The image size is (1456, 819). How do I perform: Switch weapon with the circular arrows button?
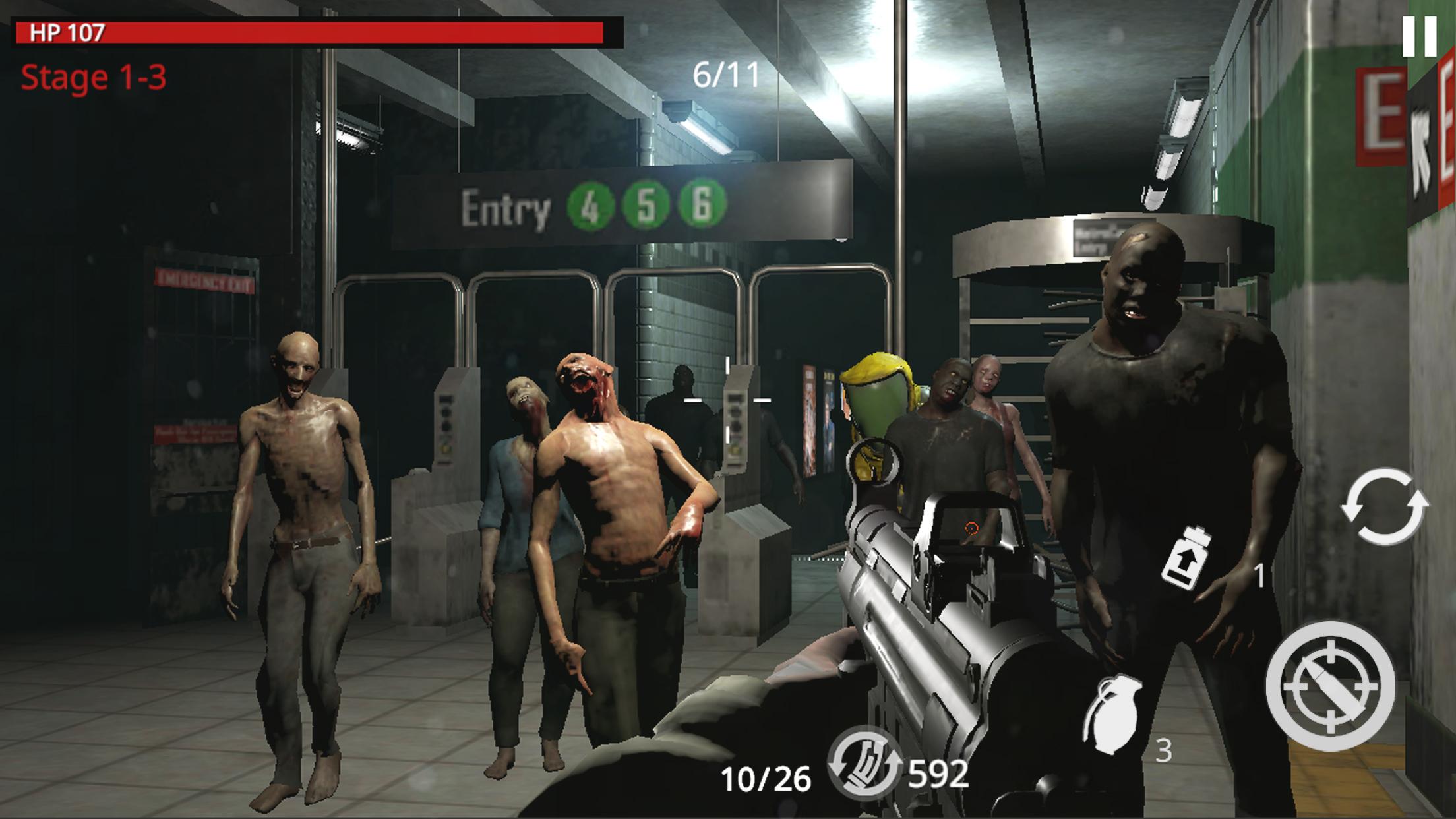click(x=1383, y=506)
